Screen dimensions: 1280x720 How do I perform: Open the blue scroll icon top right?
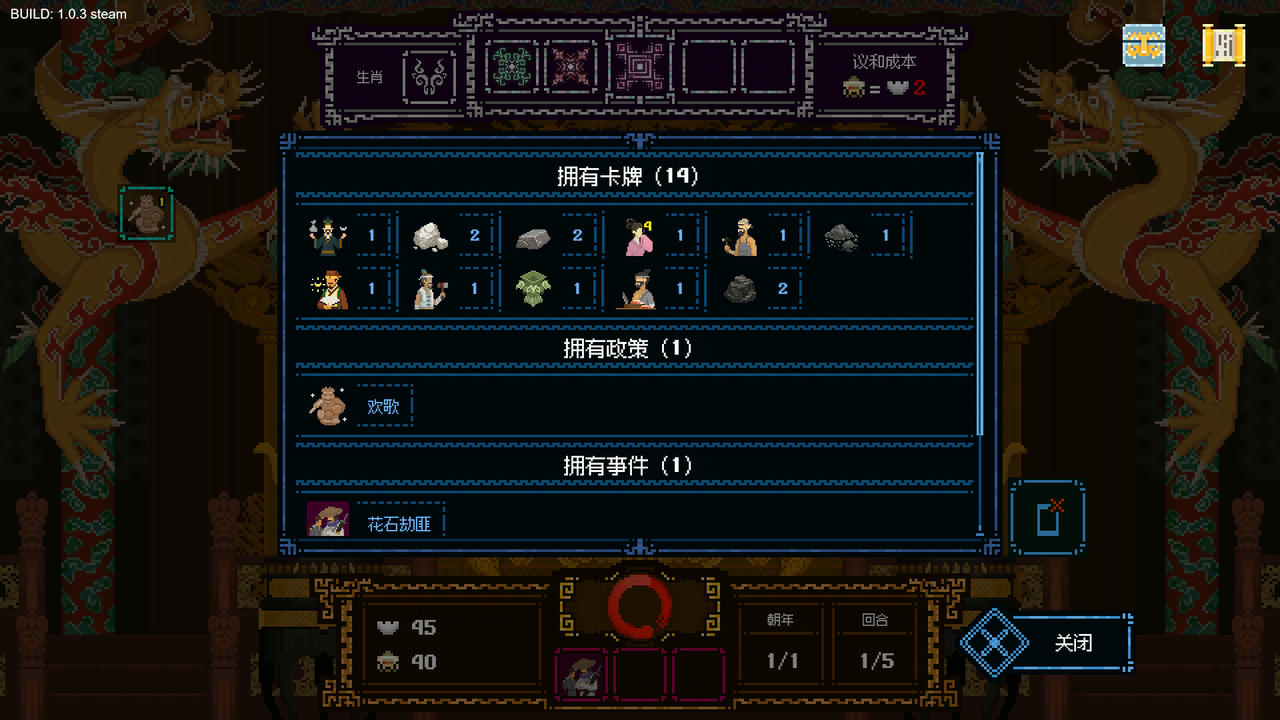[1142, 45]
